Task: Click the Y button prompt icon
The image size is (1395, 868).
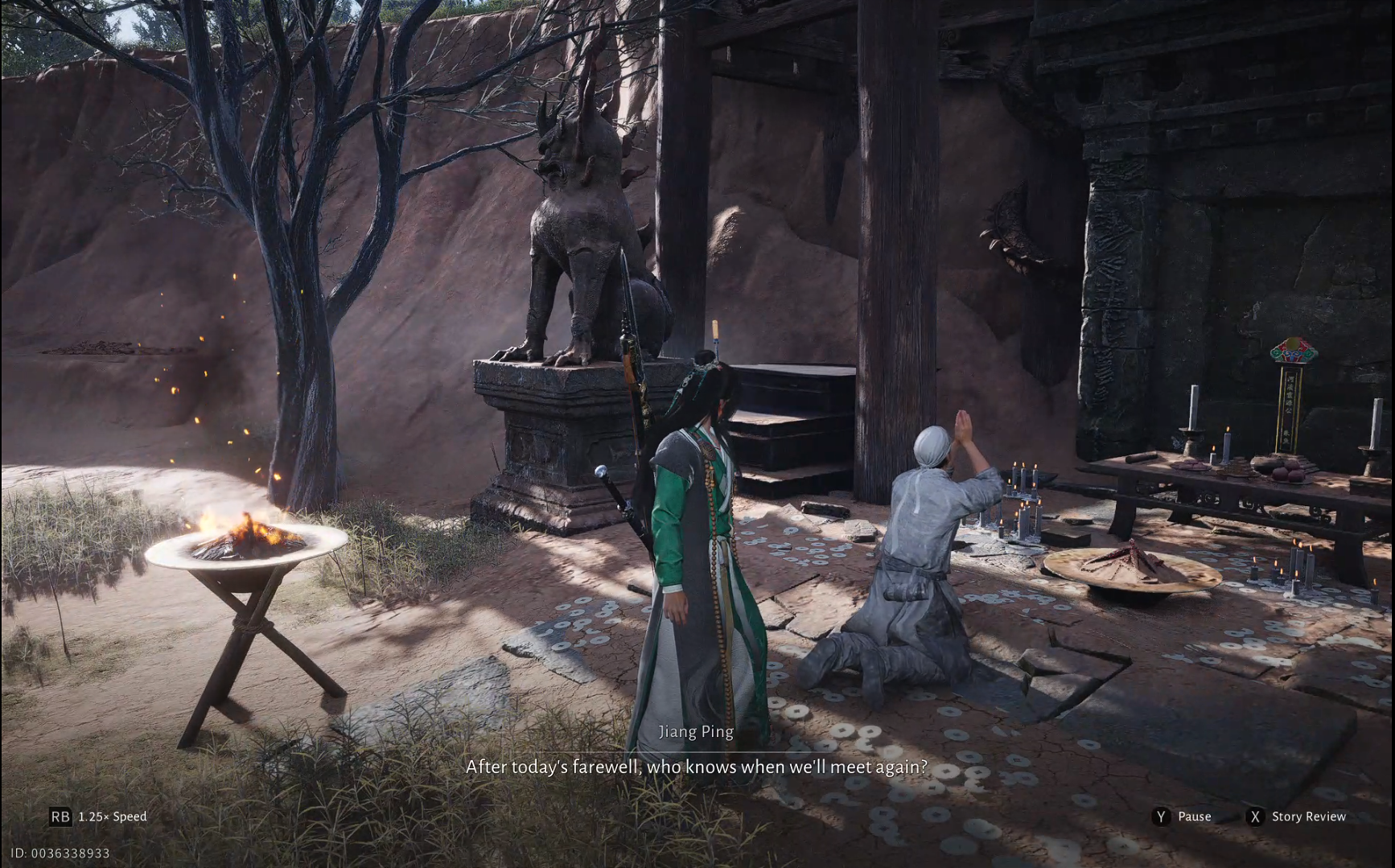Action: [1160, 817]
